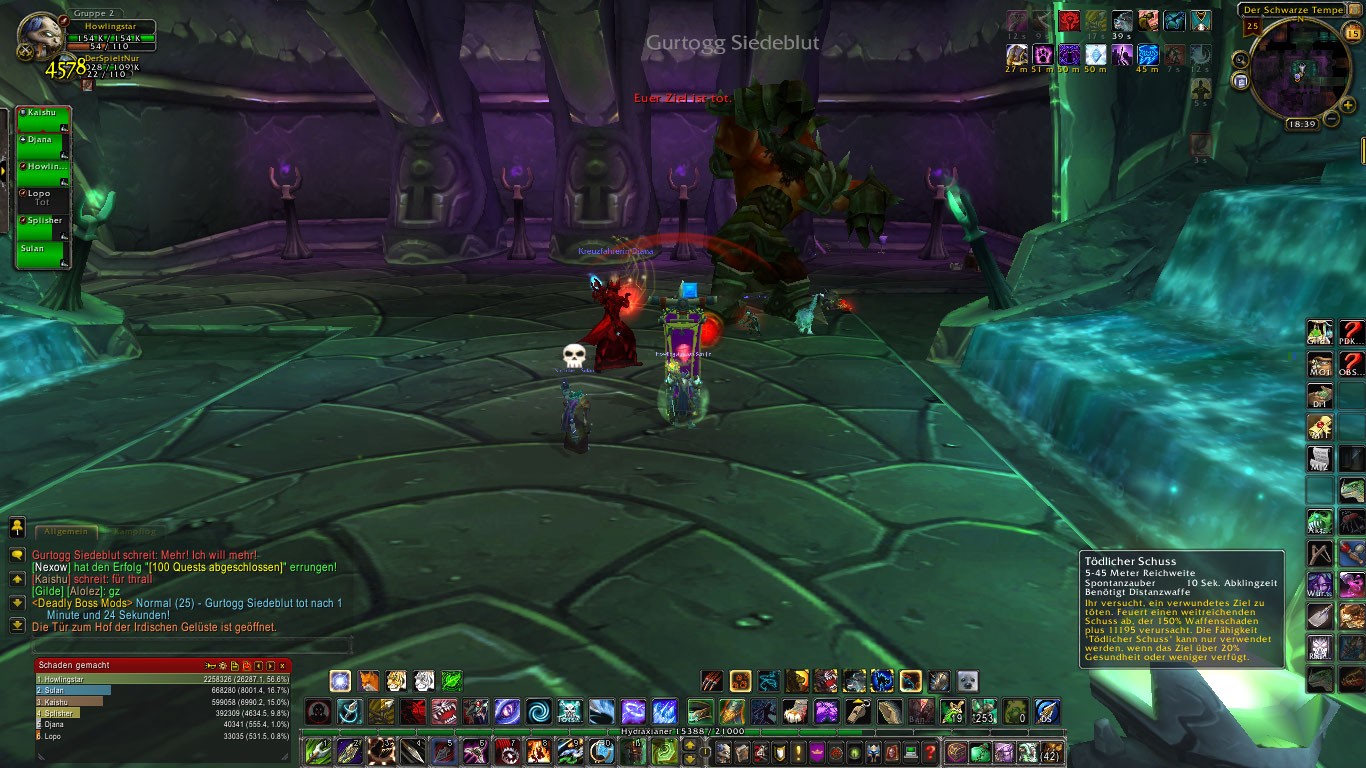This screenshot has height=768, width=1366.
Task: Zoom out on the minimap
Action: click(1331, 119)
